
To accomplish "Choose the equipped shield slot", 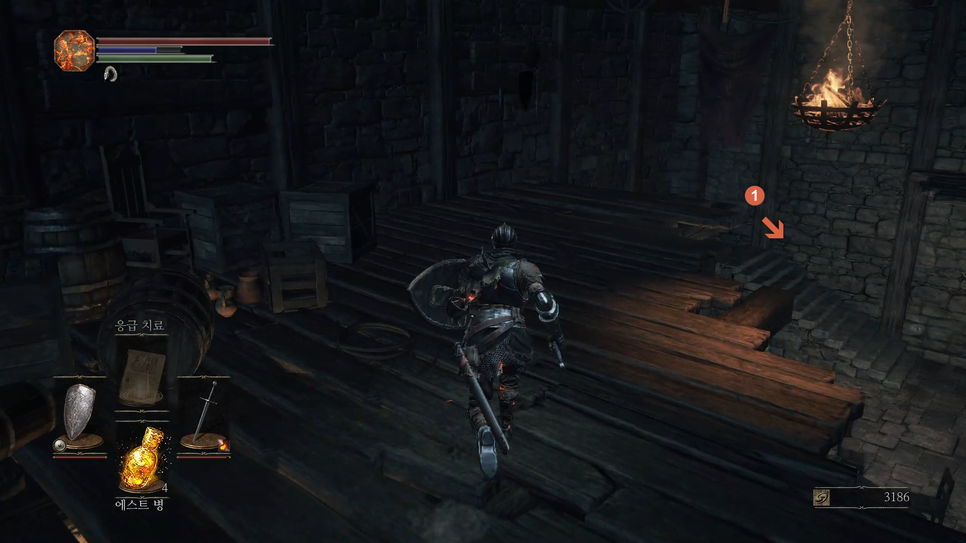I will 79,415.
